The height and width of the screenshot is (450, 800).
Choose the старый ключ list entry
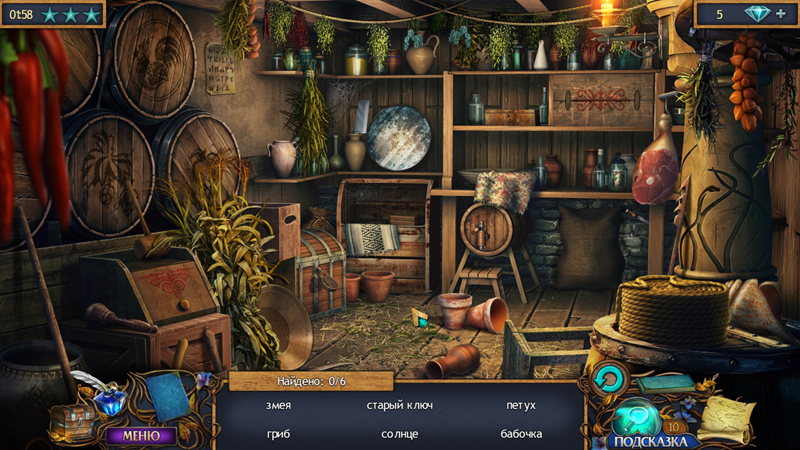[399, 405]
